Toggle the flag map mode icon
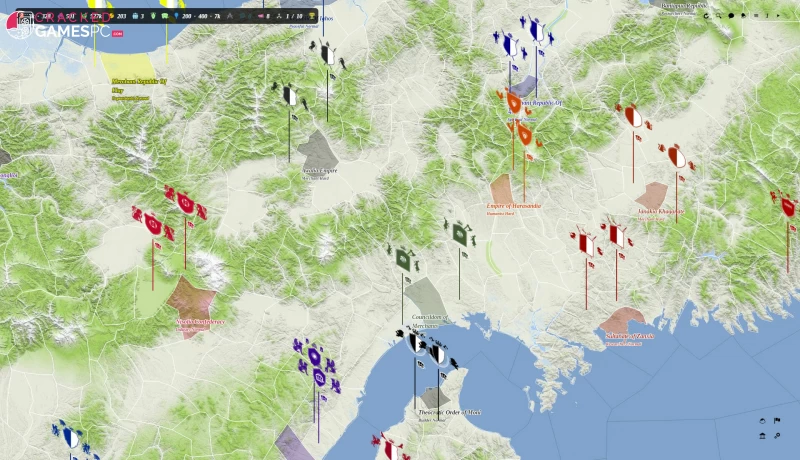Image resolution: width=800 pixels, height=460 pixels. (777, 421)
